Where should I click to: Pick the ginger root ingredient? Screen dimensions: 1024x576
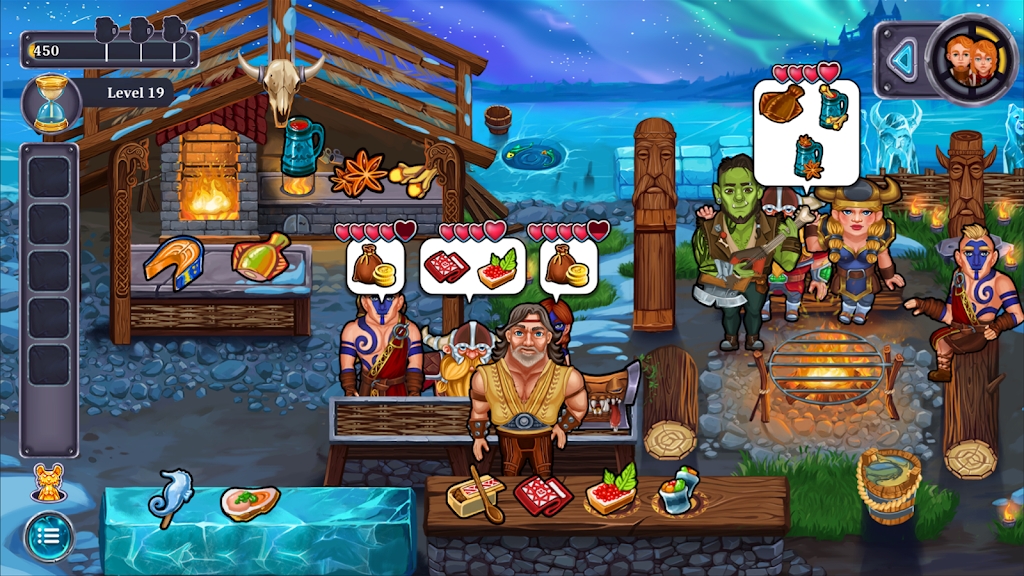412,179
